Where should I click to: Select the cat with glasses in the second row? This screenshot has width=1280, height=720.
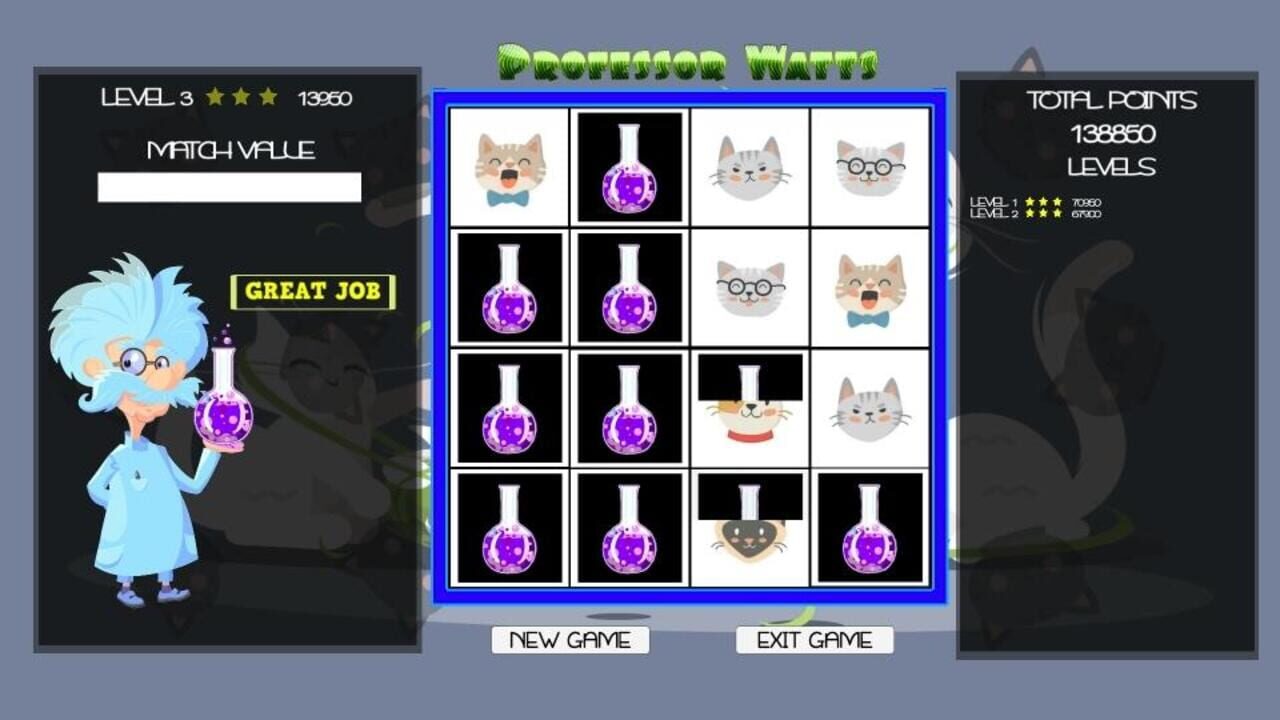(750, 288)
